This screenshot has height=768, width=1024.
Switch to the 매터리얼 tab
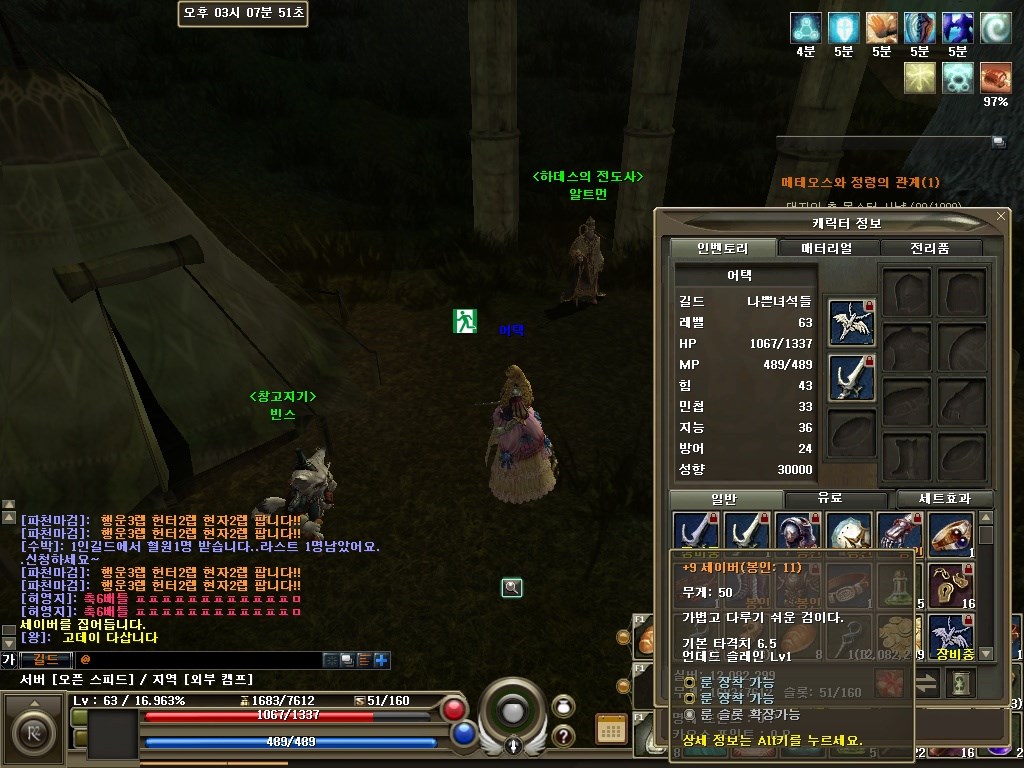click(x=827, y=248)
